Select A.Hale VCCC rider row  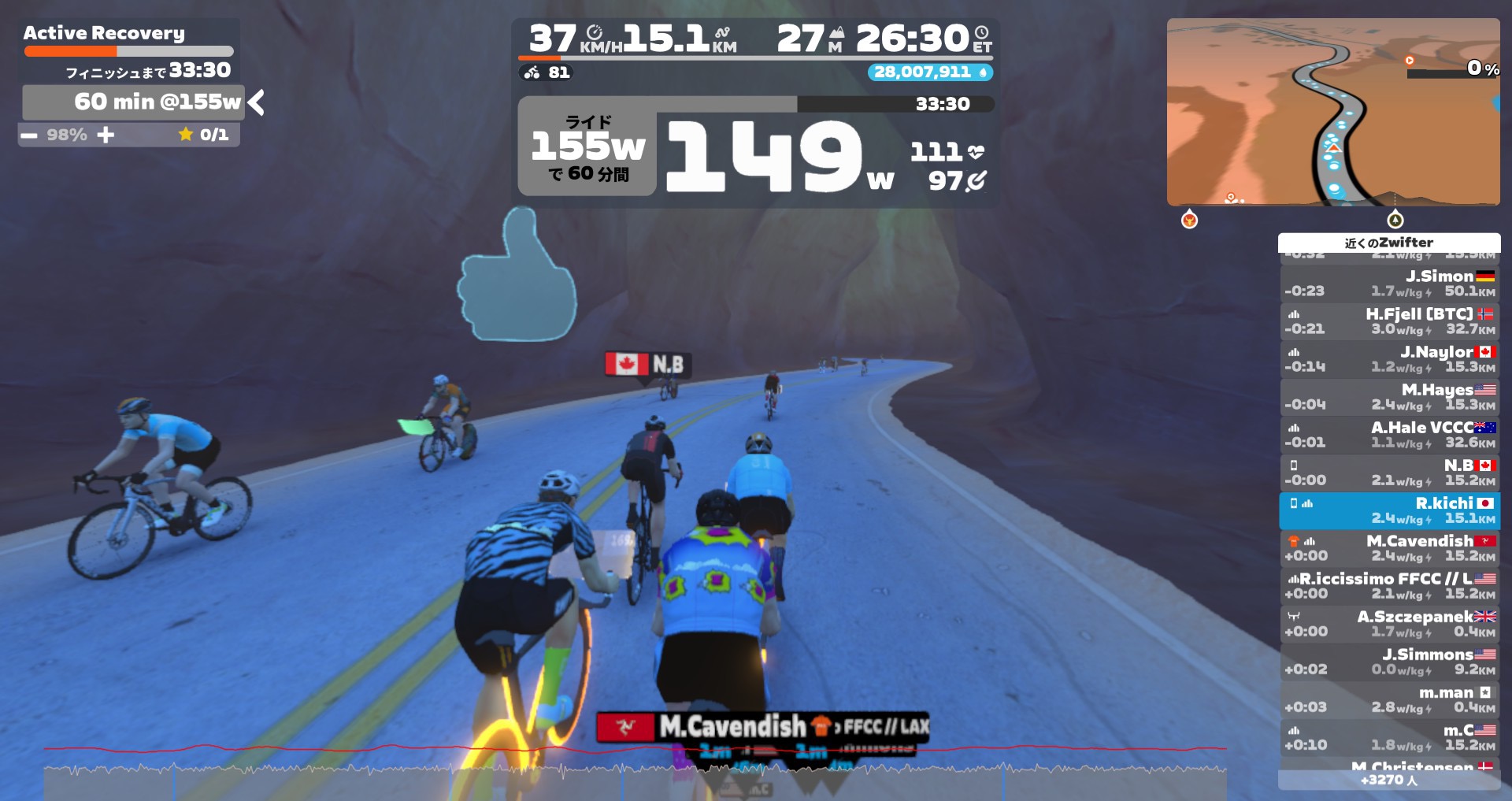point(1389,435)
